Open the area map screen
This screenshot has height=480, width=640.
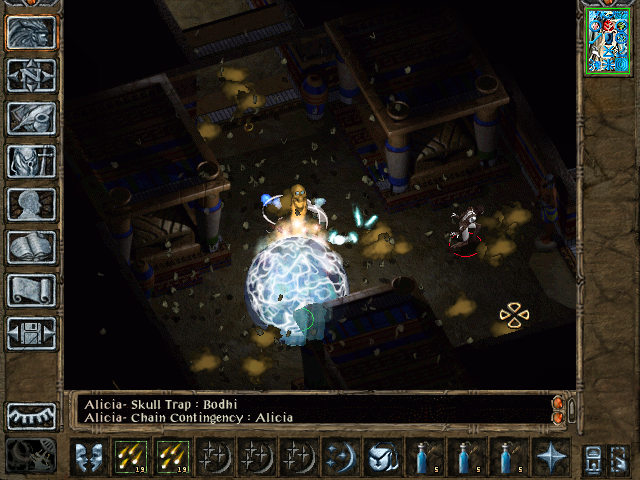(x=31, y=75)
